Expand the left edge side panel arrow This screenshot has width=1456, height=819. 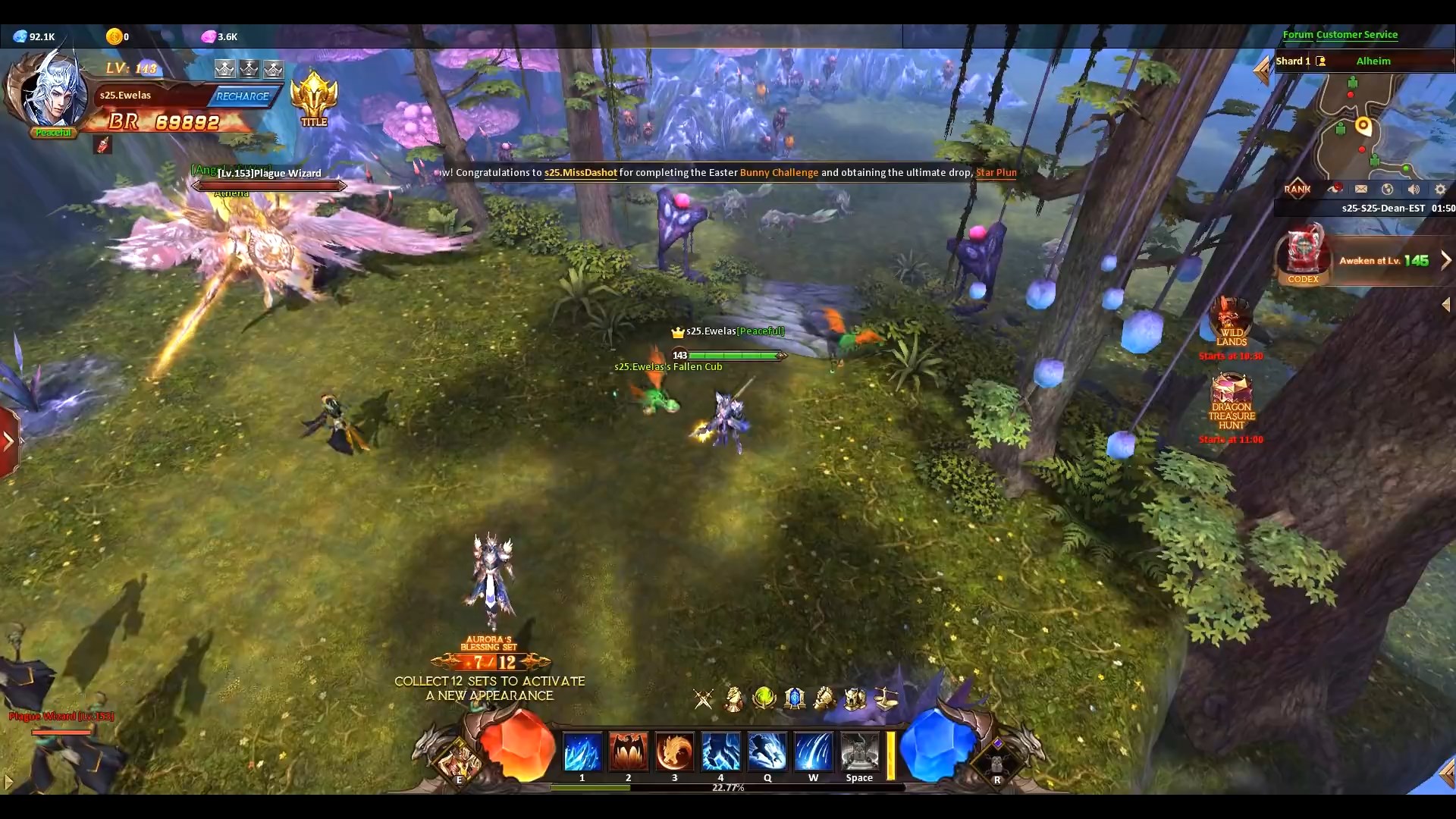[8, 440]
